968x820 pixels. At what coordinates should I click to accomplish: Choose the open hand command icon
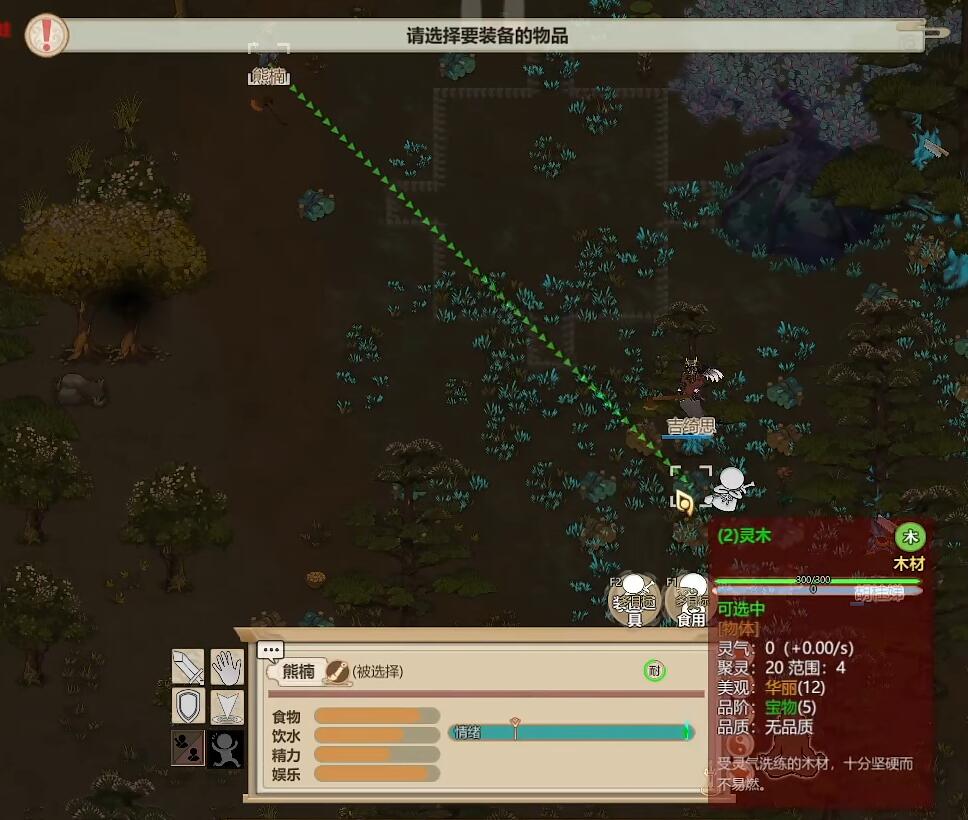pos(227,666)
